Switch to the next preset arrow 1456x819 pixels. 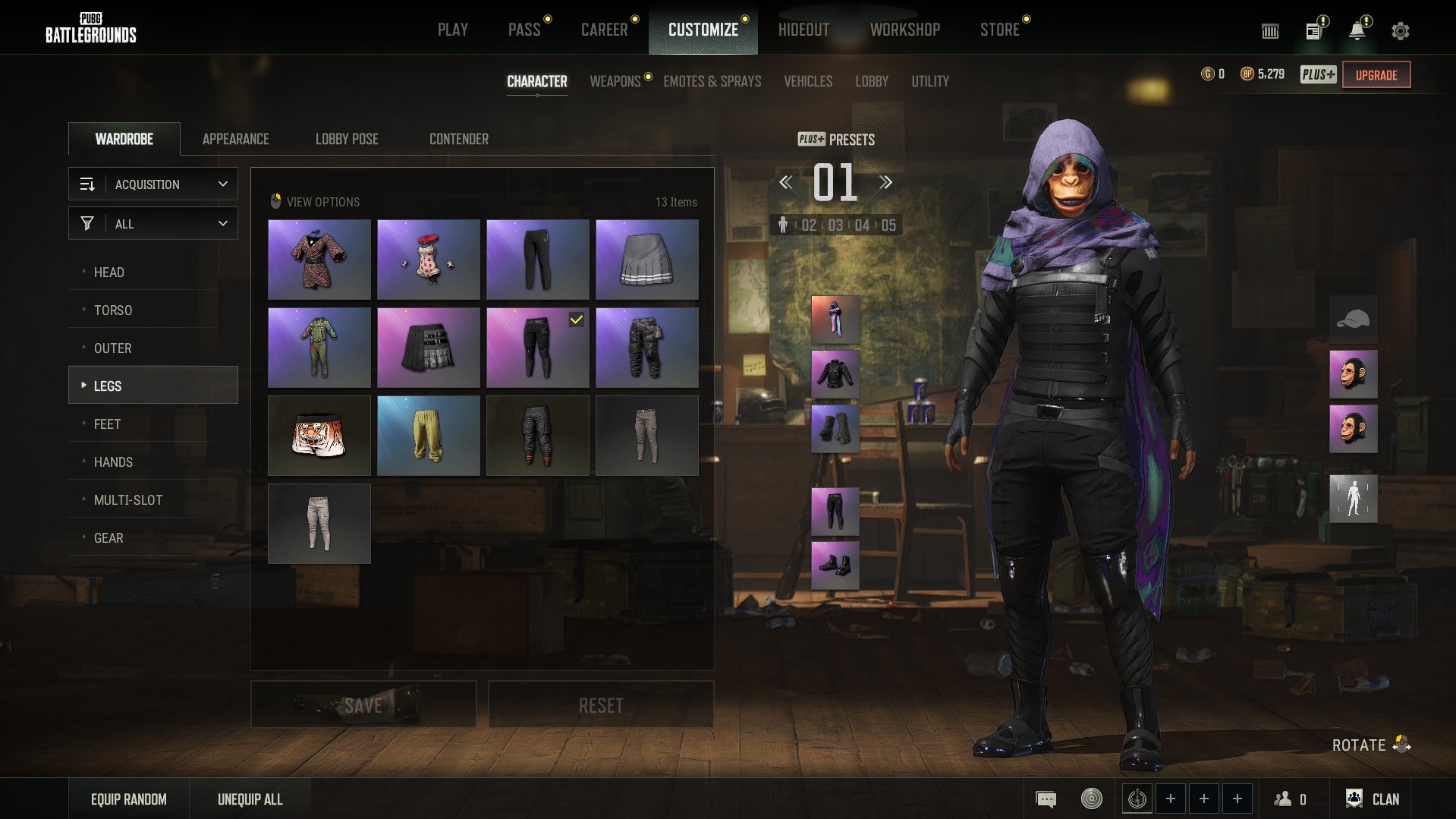[x=885, y=182]
